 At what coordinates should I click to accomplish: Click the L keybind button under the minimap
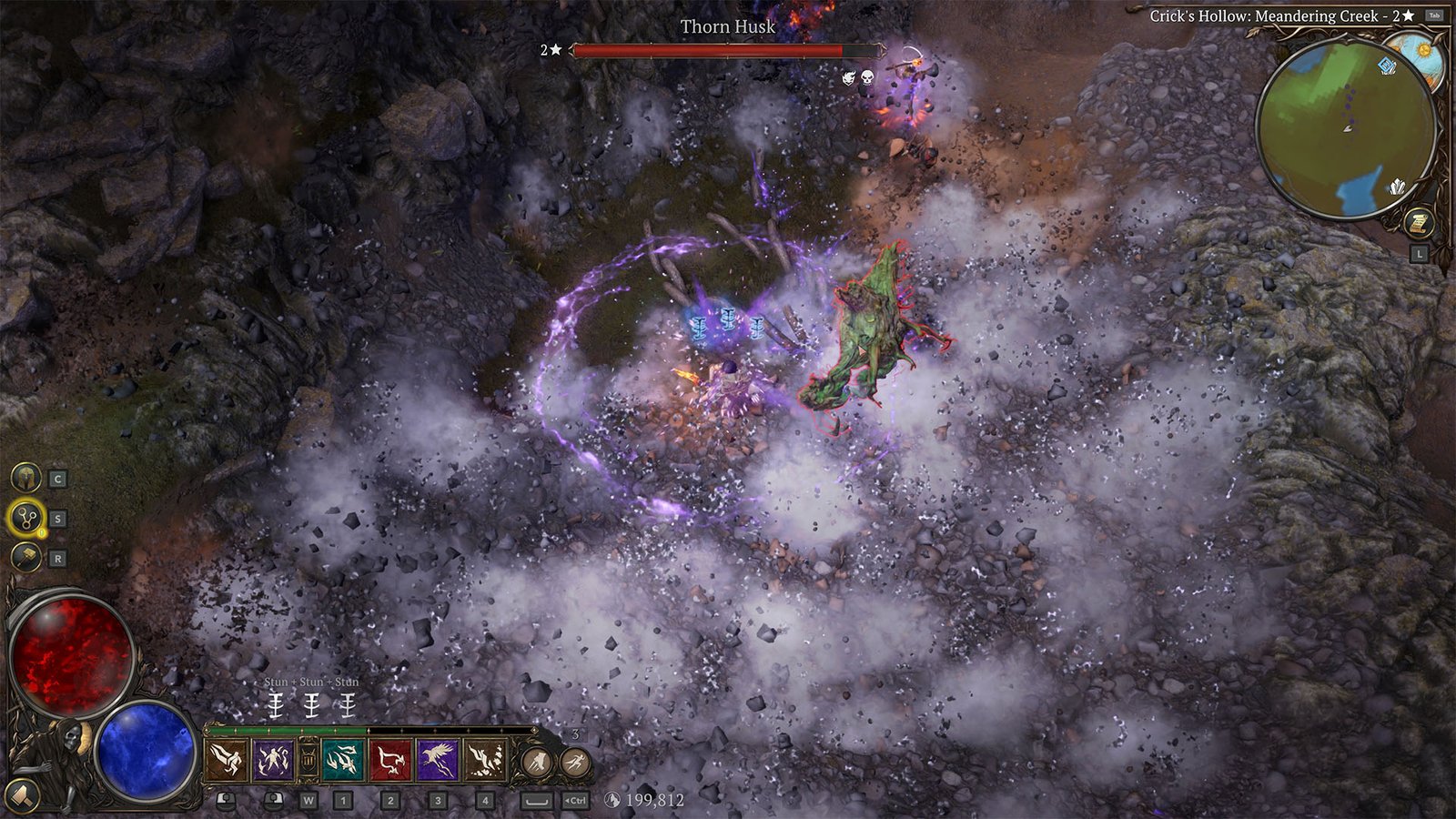coord(1419,253)
